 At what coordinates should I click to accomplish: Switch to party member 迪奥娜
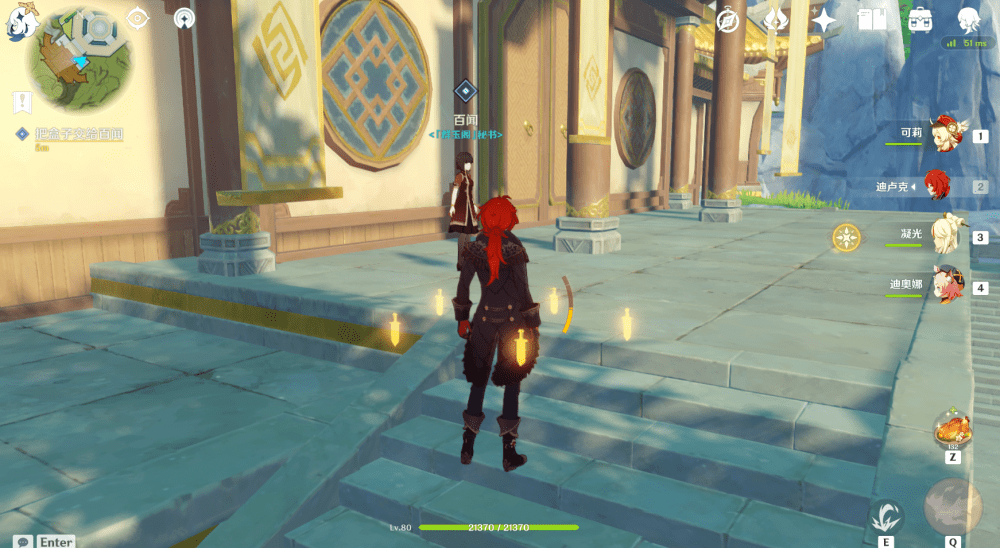[x=944, y=286]
